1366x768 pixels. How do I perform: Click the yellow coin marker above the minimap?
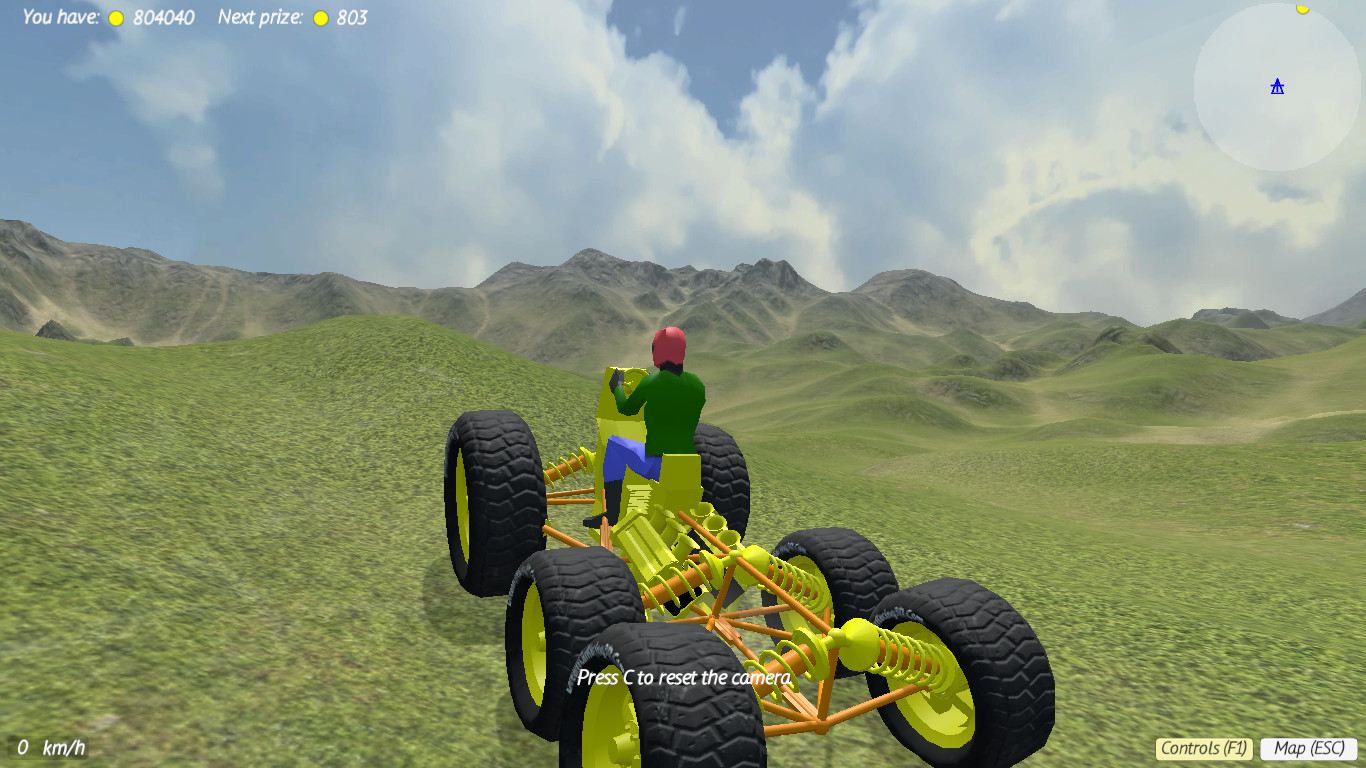pos(1302,8)
